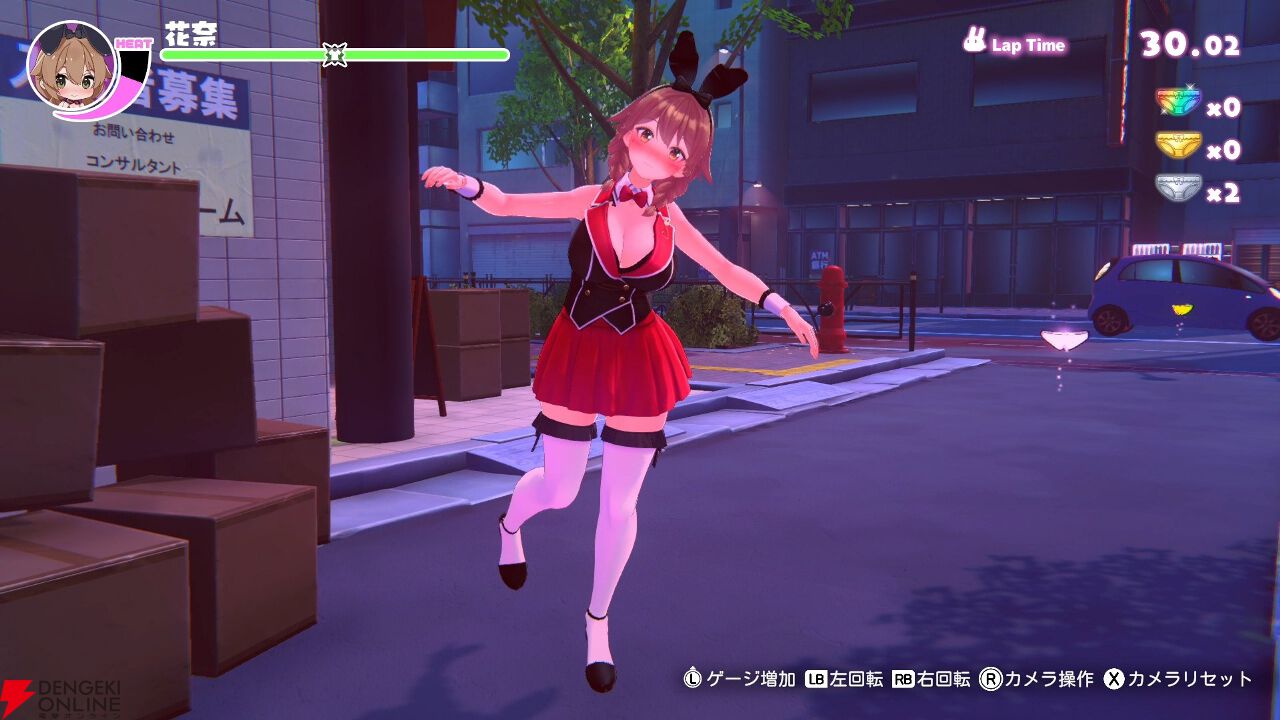The image size is (1280, 720).
Task: Click the 30.02 lap timer display
Action: click(1190, 44)
